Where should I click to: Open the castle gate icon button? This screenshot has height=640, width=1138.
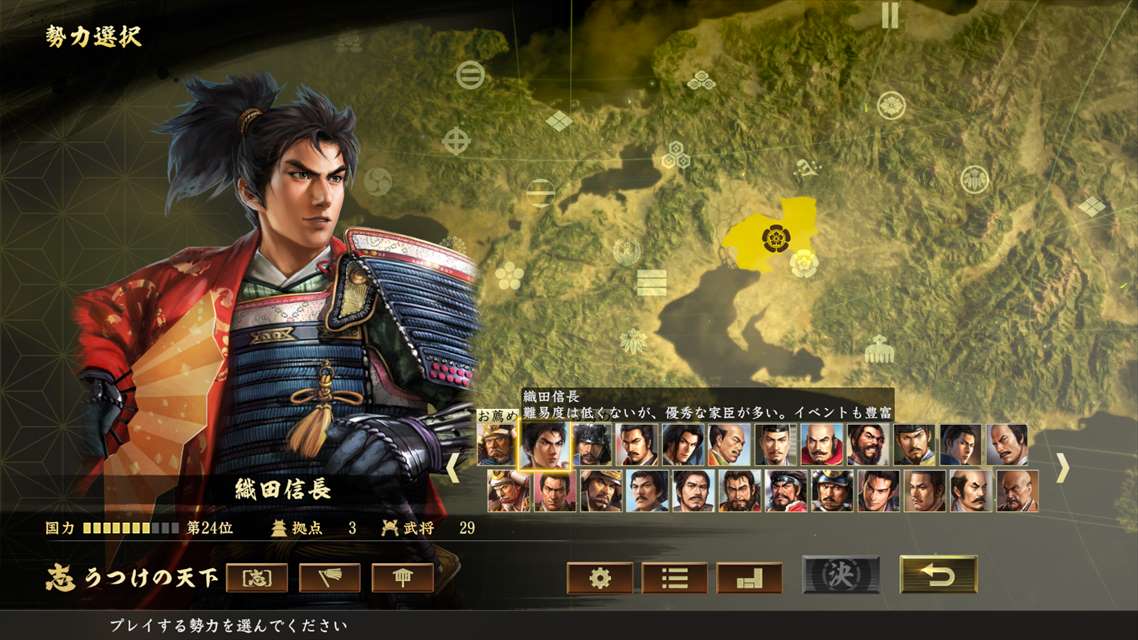[403, 578]
